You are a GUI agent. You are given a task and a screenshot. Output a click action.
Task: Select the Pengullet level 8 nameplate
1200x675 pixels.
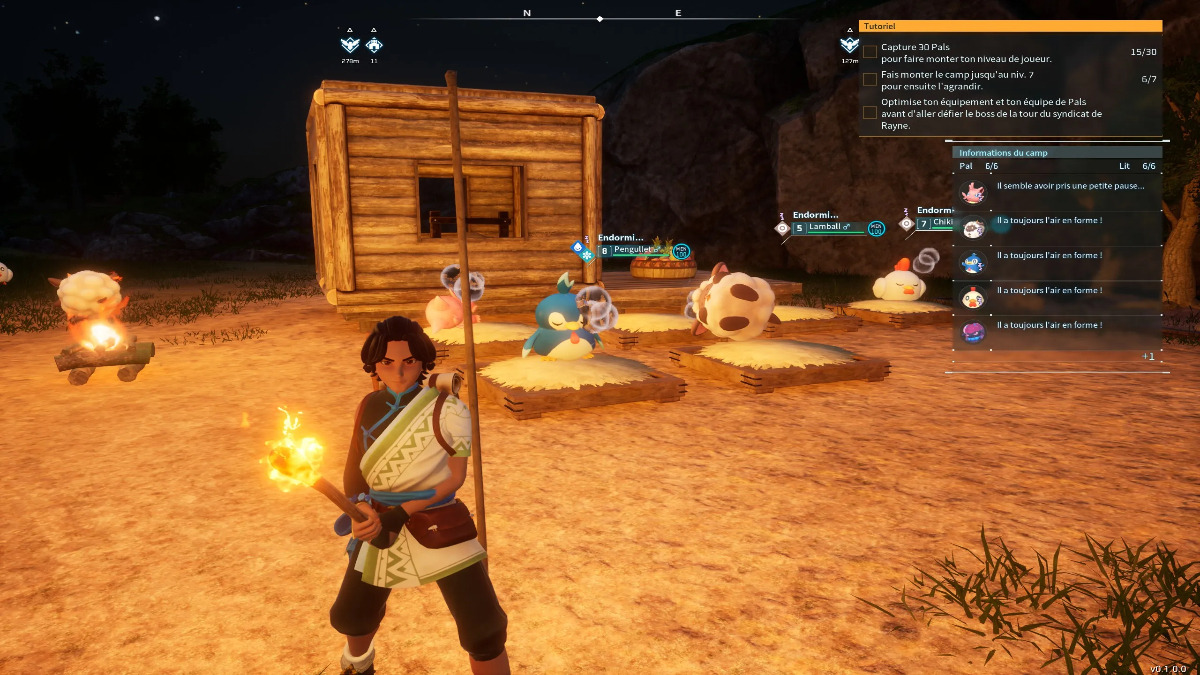pyautogui.click(x=635, y=250)
